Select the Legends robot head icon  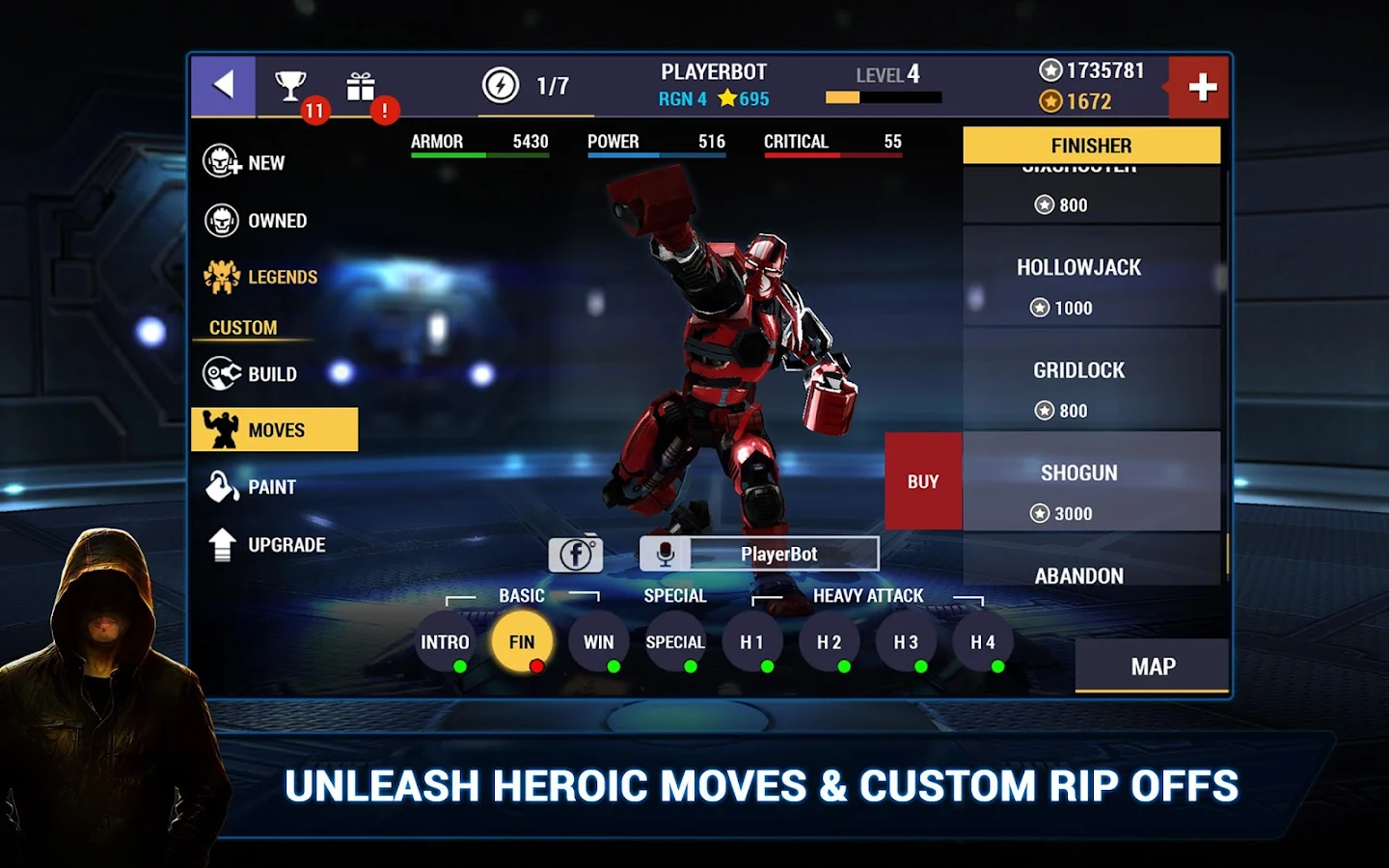click(x=224, y=276)
